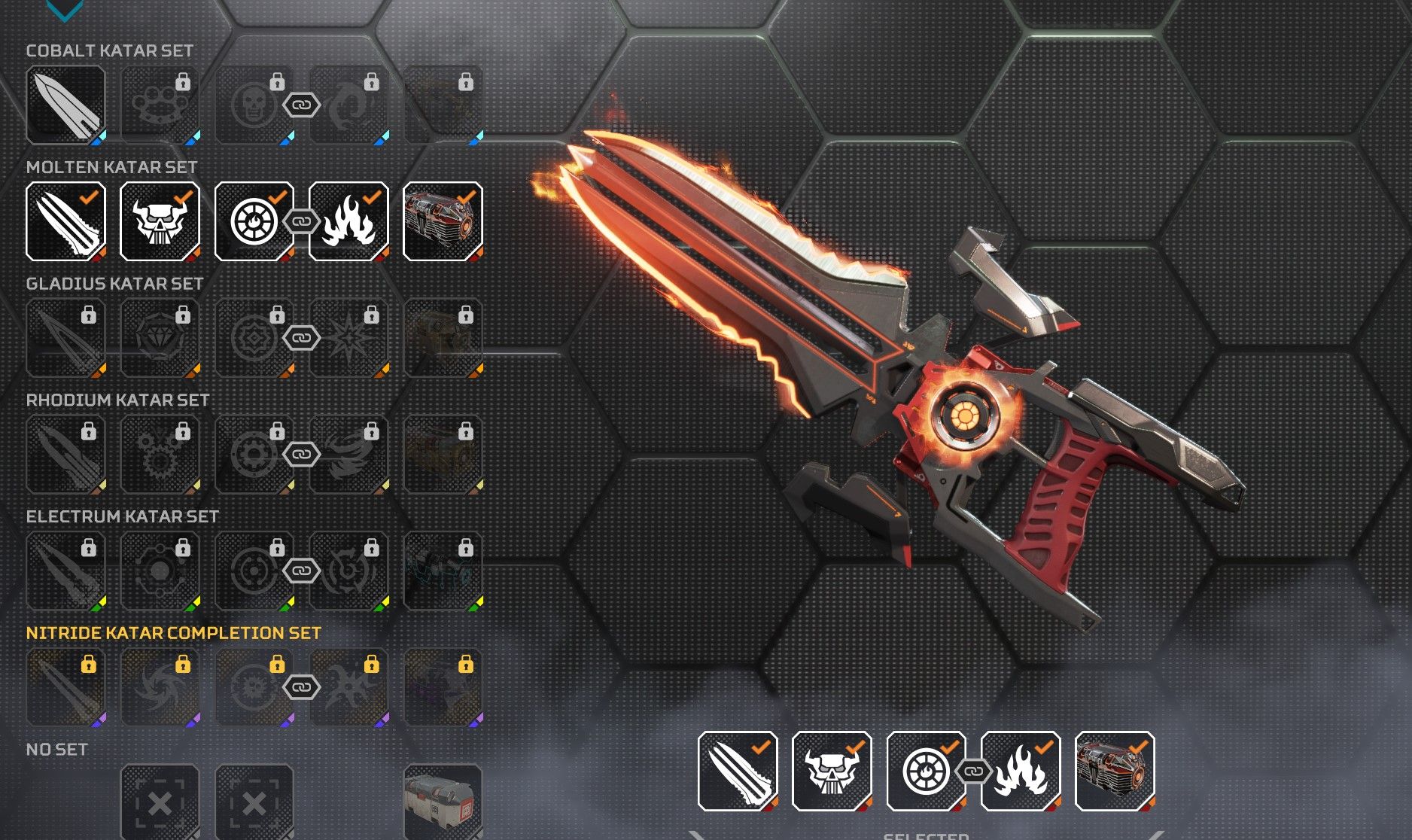Select the red deathbox in bottom selected bar
The image size is (1412, 840).
(1115, 771)
